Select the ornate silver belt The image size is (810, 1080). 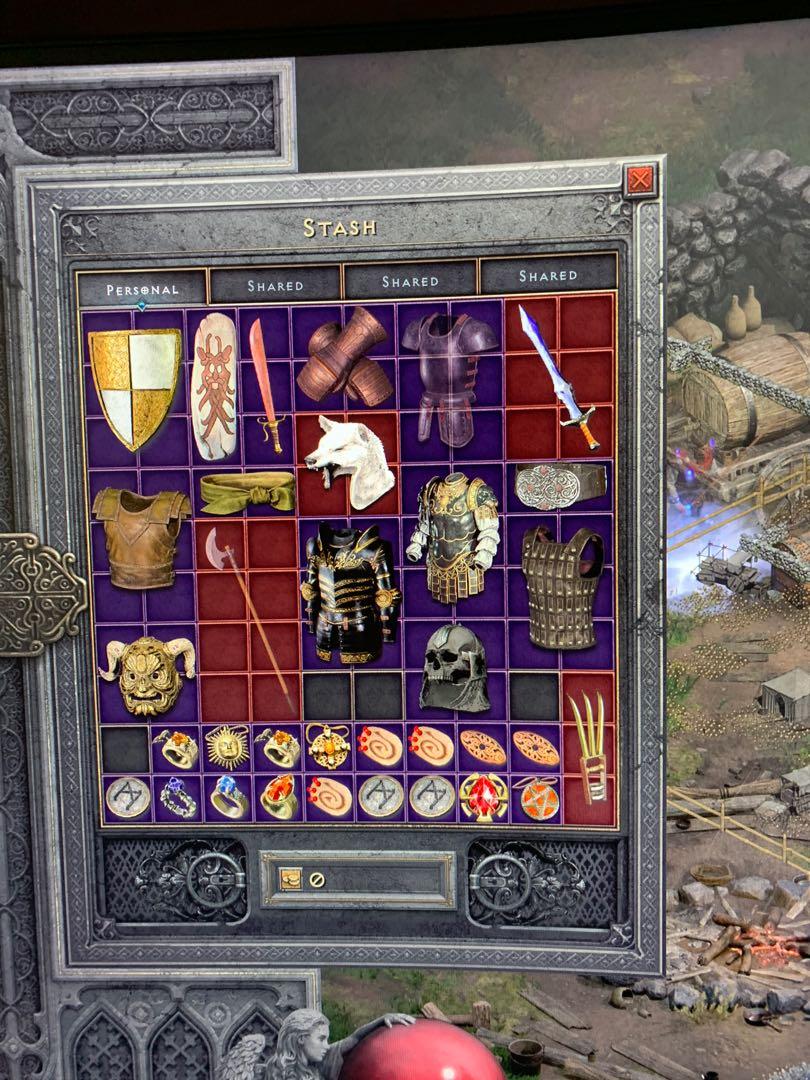click(x=559, y=486)
